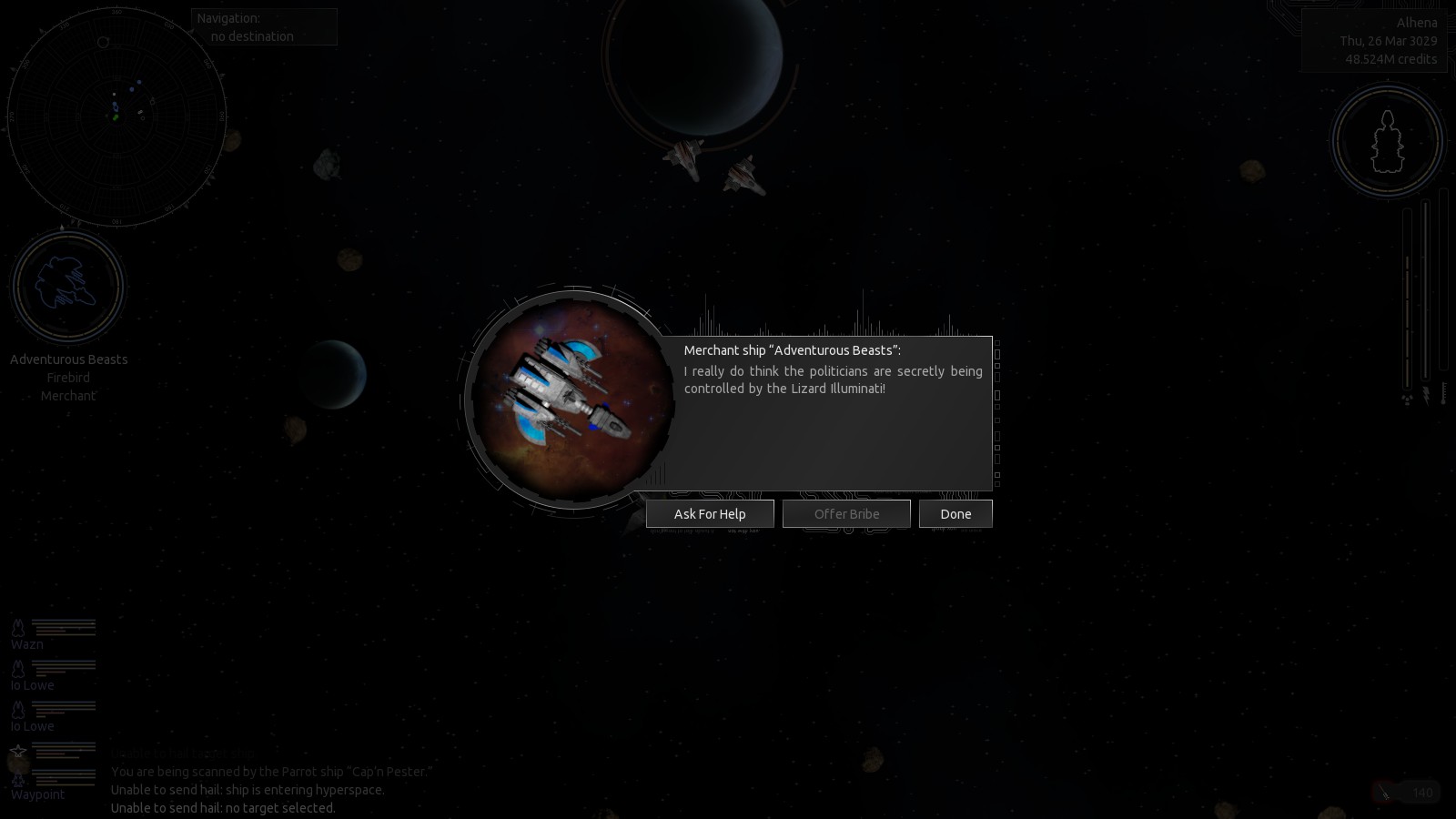The width and height of the screenshot is (1456, 819).
Task: Click the status bars next to the Wazn escort
Action: coord(64,627)
